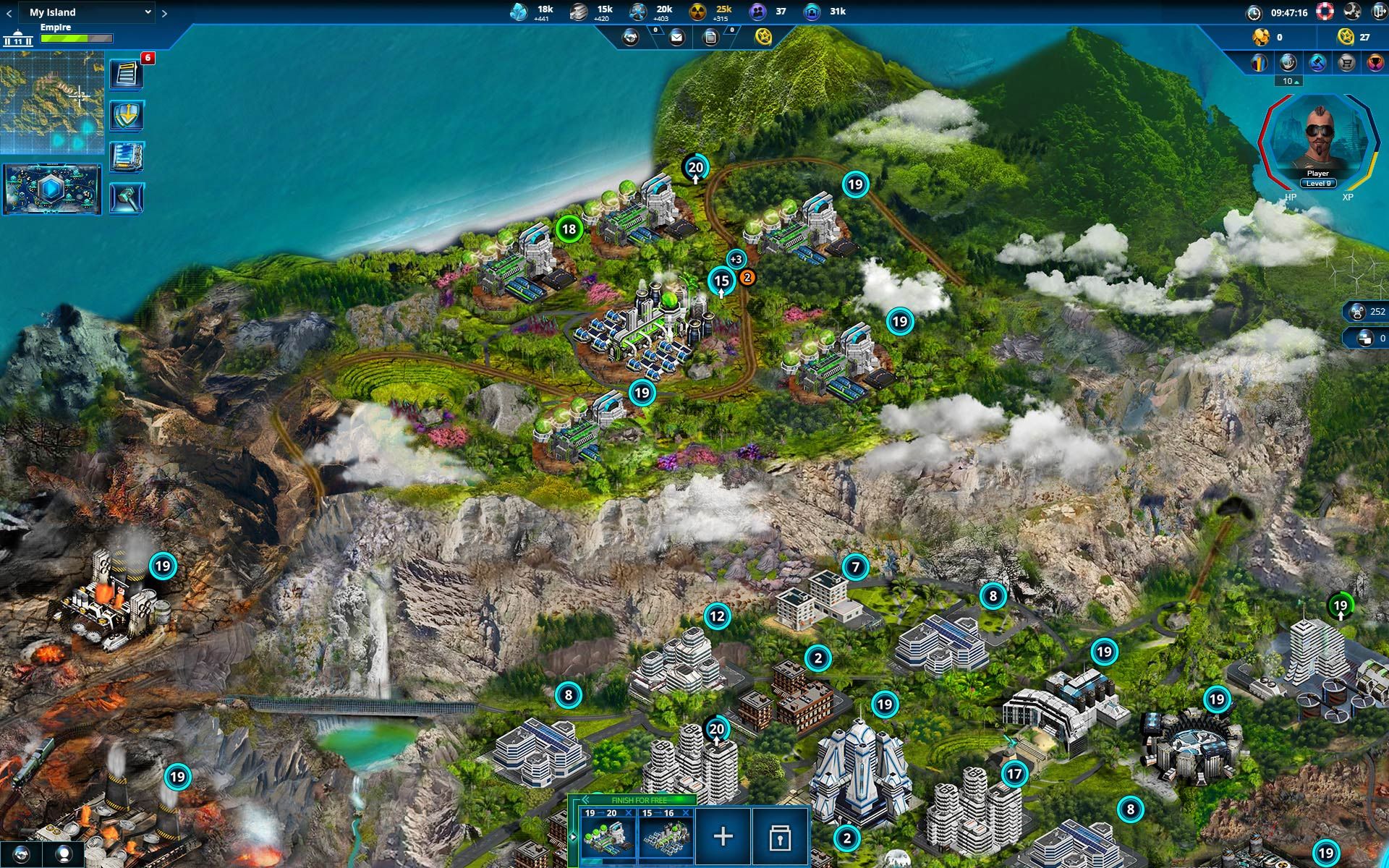The image size is (1389, 868).
Task: Expand the level 10 selector under the globe
Action: (x=1288, y=82)
